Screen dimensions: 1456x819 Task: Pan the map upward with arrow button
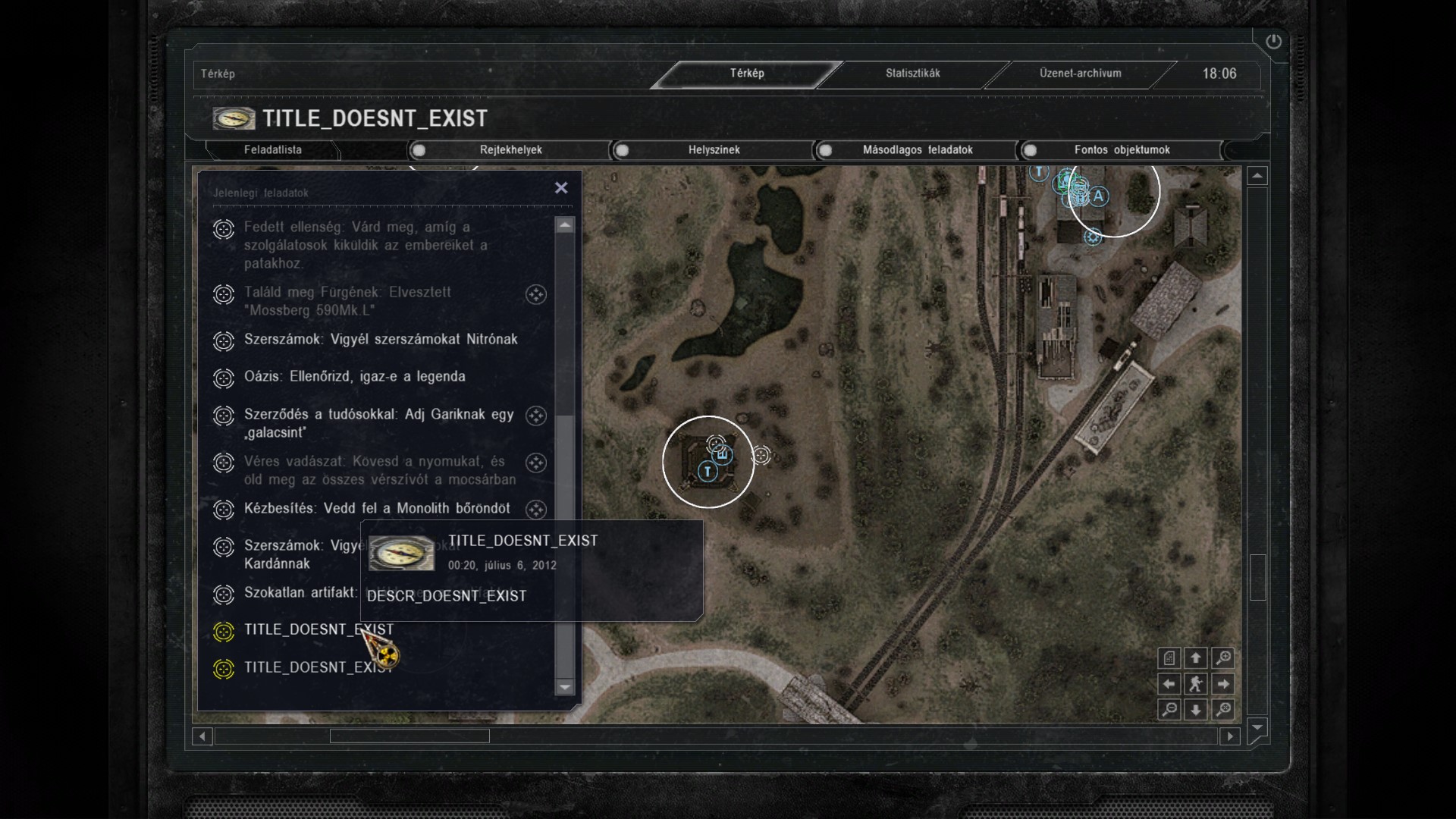pyautogui.click(x=1196, y=658)
